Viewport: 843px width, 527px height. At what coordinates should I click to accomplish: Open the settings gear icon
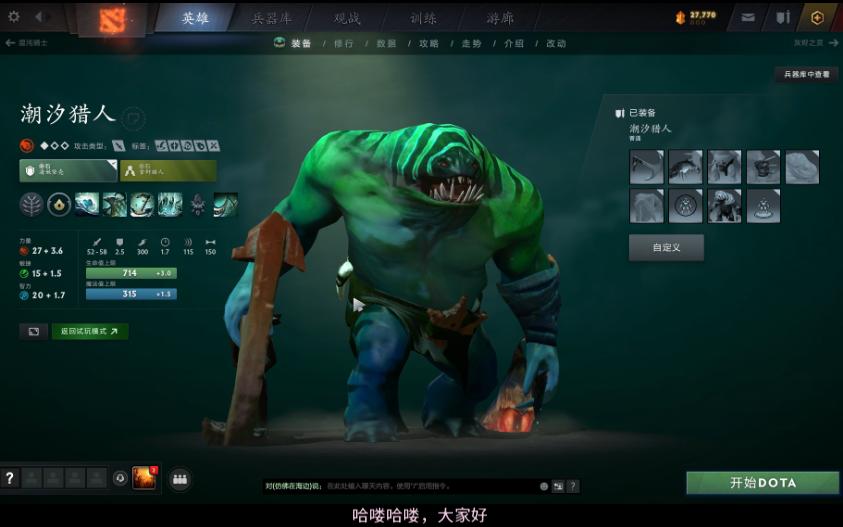[13, 17]
